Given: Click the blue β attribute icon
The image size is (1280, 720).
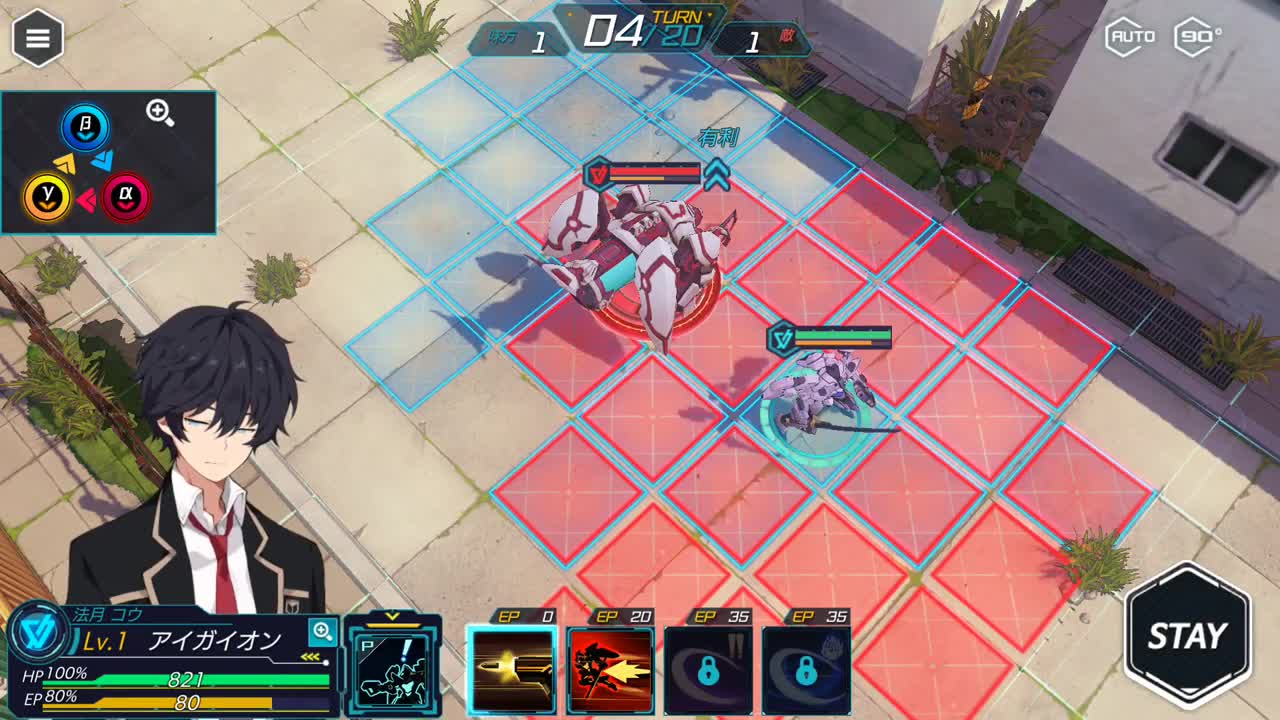Looking at the screenshot, I should click(x=85, y=129).
